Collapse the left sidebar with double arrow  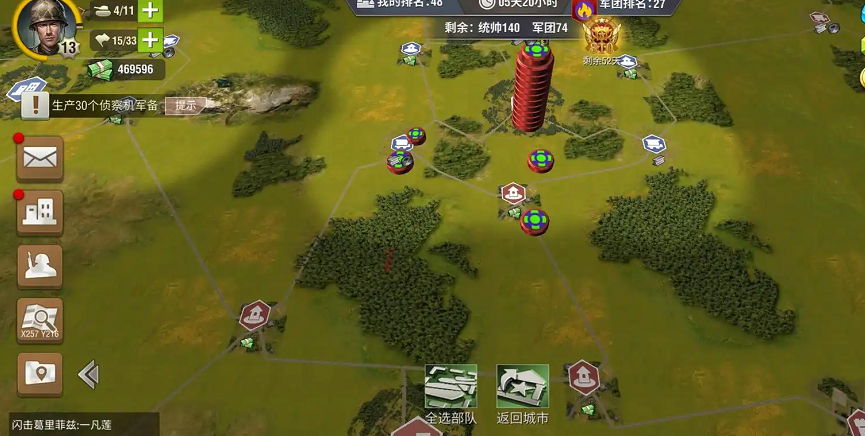[88, 375]
